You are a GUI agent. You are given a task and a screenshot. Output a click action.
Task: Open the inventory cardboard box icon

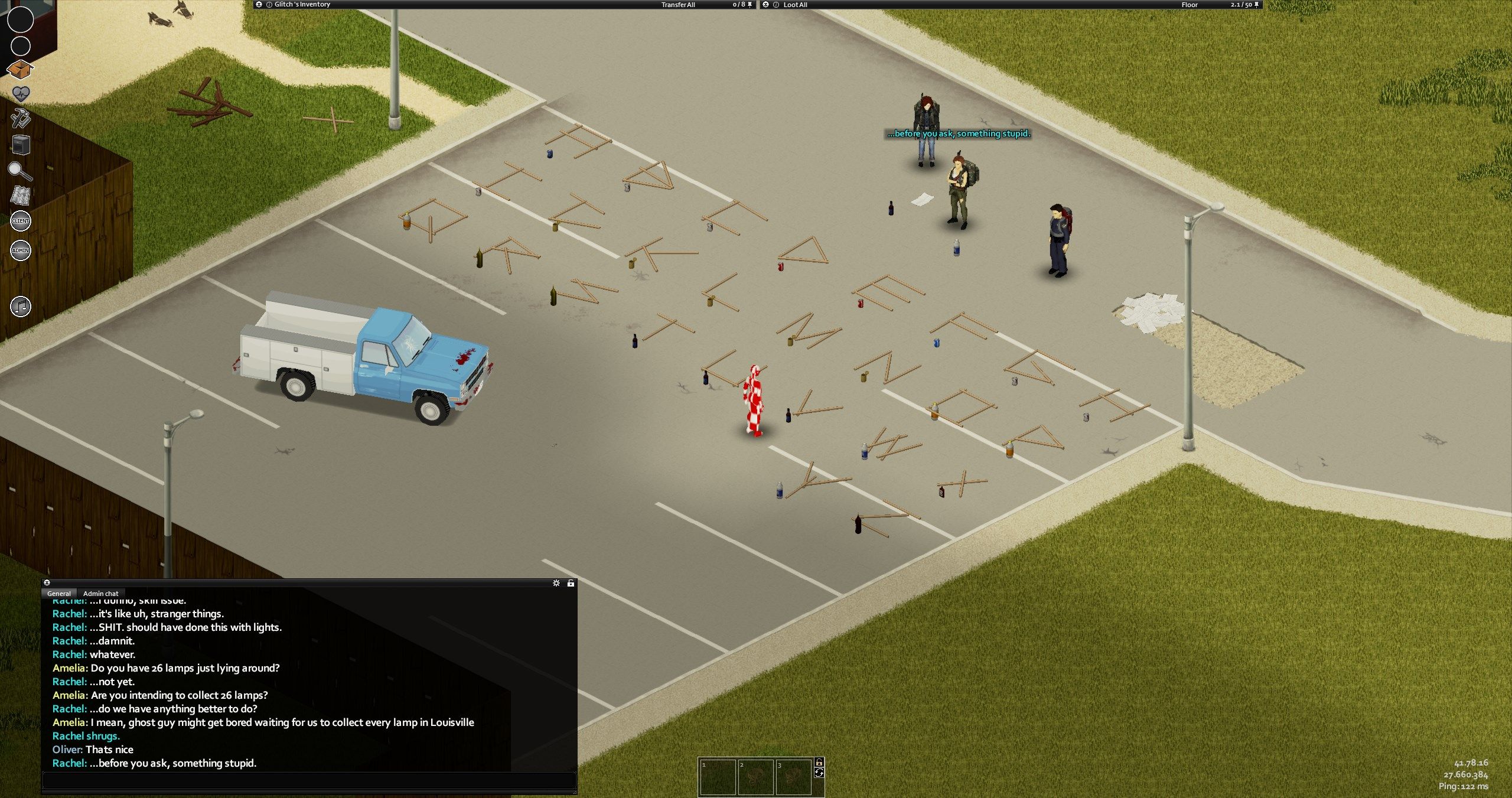pos(19,70)
